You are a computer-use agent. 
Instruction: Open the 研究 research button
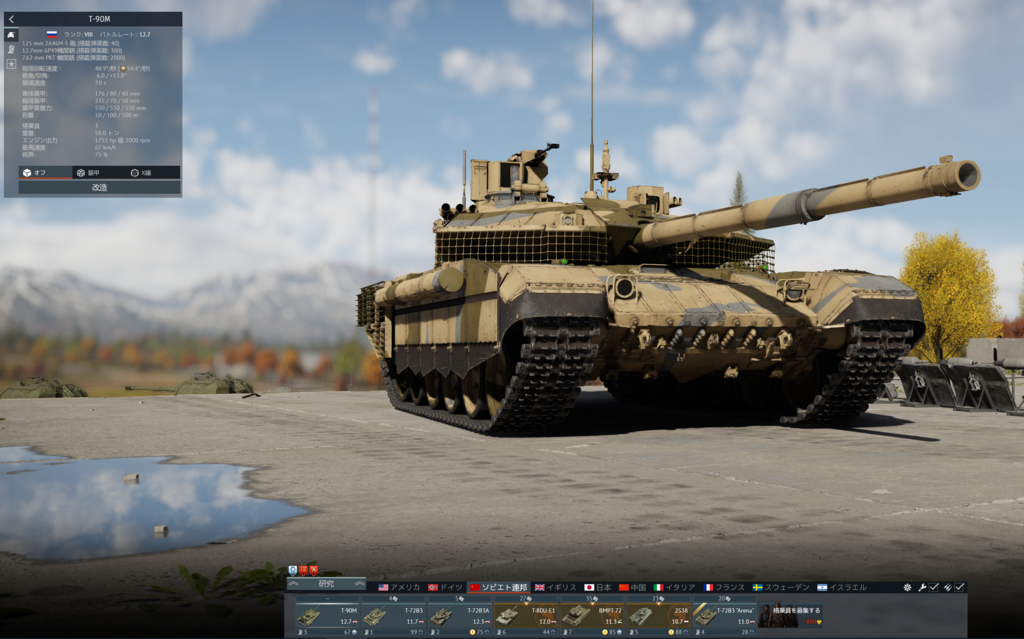click(x=326, y=584)
